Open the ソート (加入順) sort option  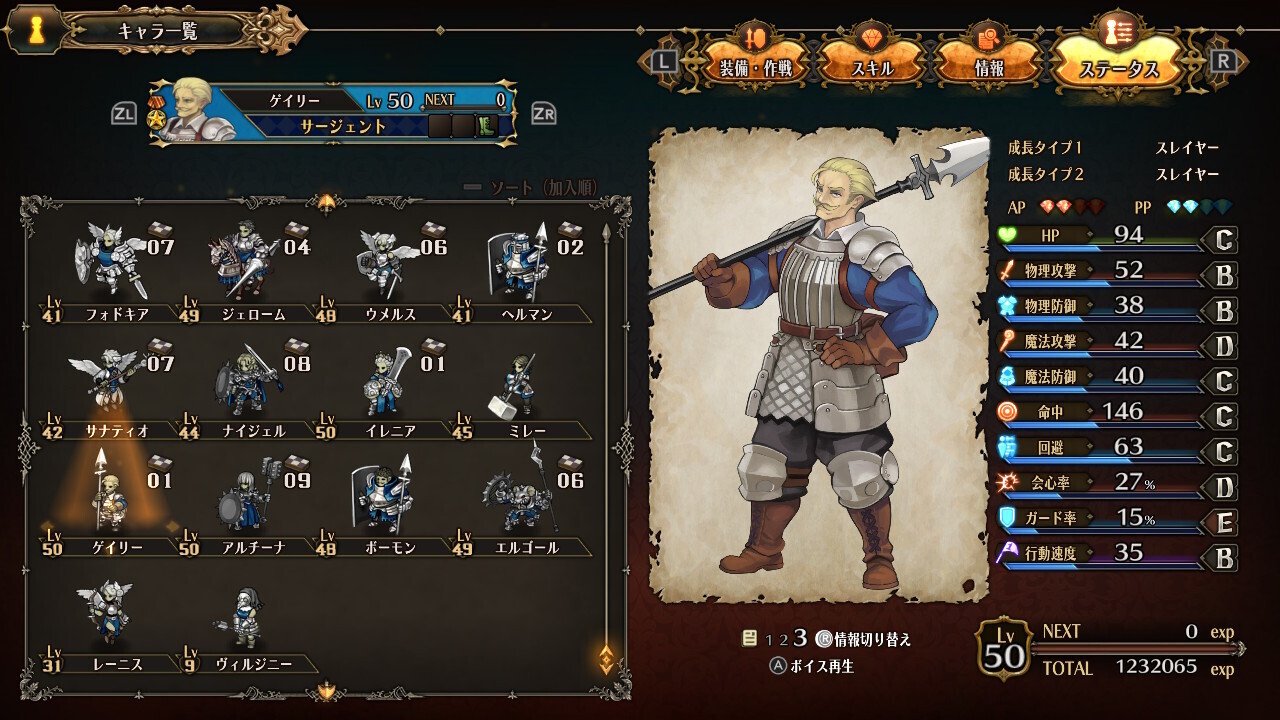click(x=541, y=188)
